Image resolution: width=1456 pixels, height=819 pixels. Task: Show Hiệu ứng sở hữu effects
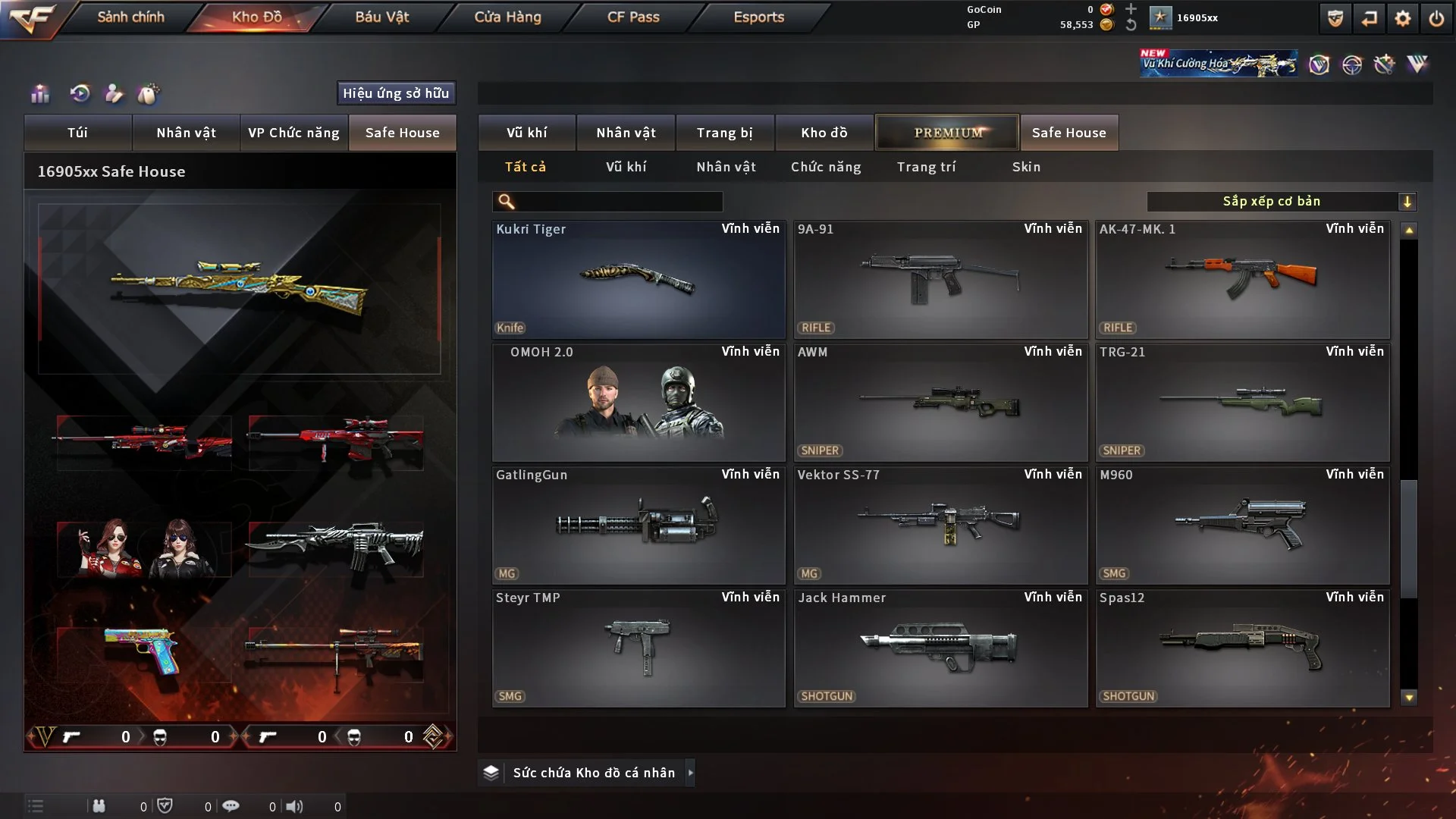tap(396, 93)
